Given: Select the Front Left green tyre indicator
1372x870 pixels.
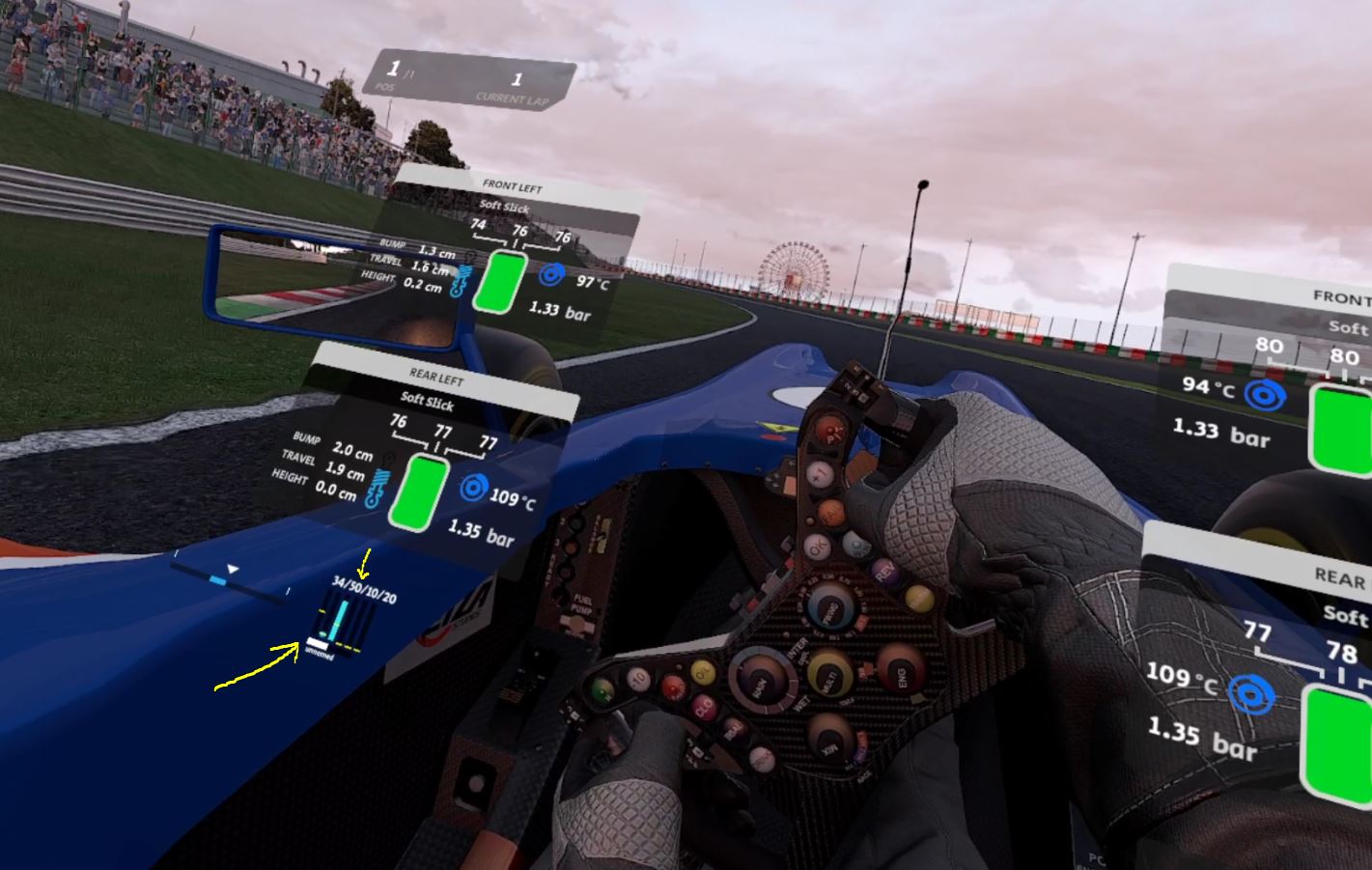Looking at the screenshot, I should pyautogui.click(x=500, y=282).
